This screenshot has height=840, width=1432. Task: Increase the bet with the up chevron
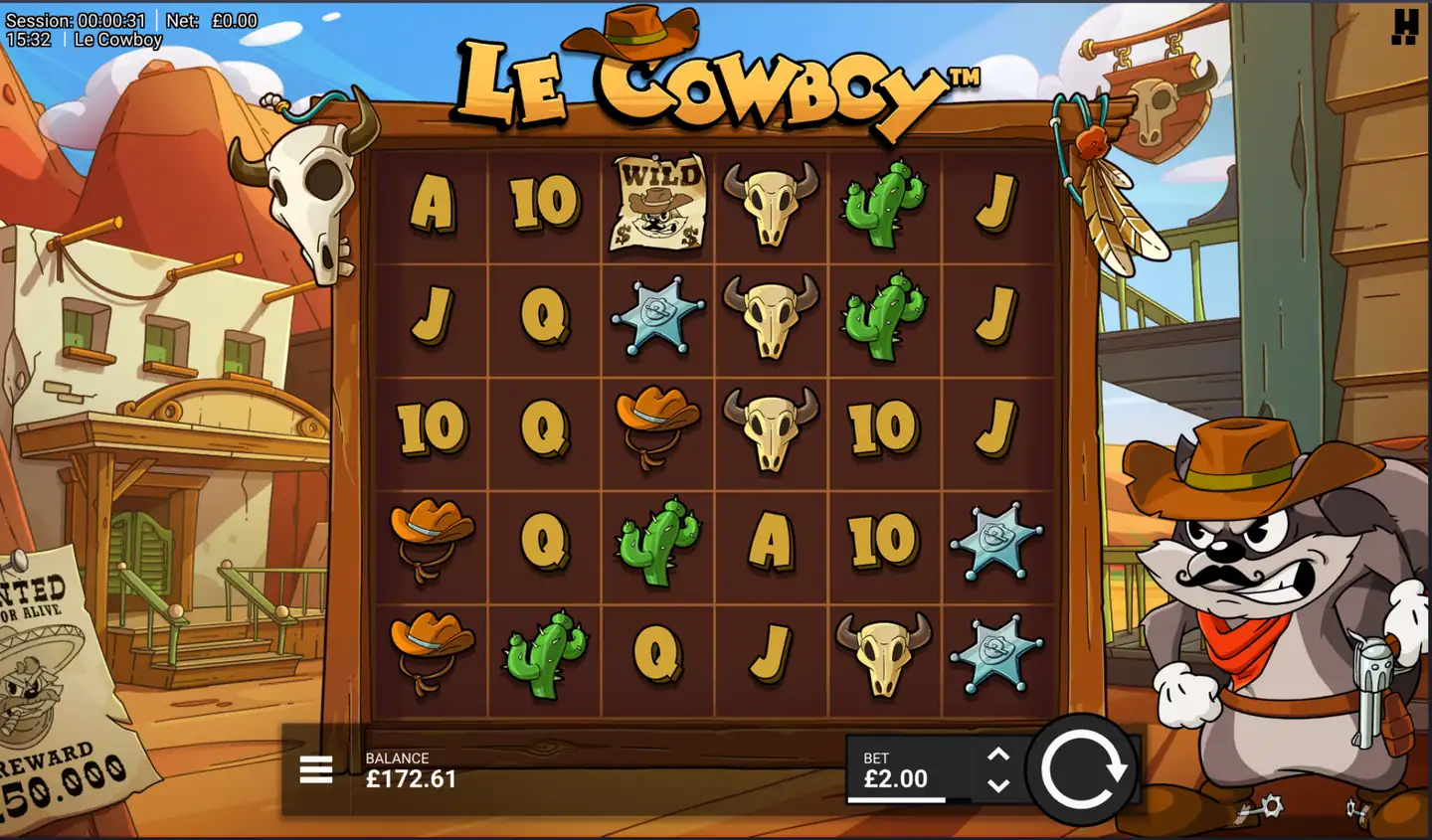tap(997, 752)
